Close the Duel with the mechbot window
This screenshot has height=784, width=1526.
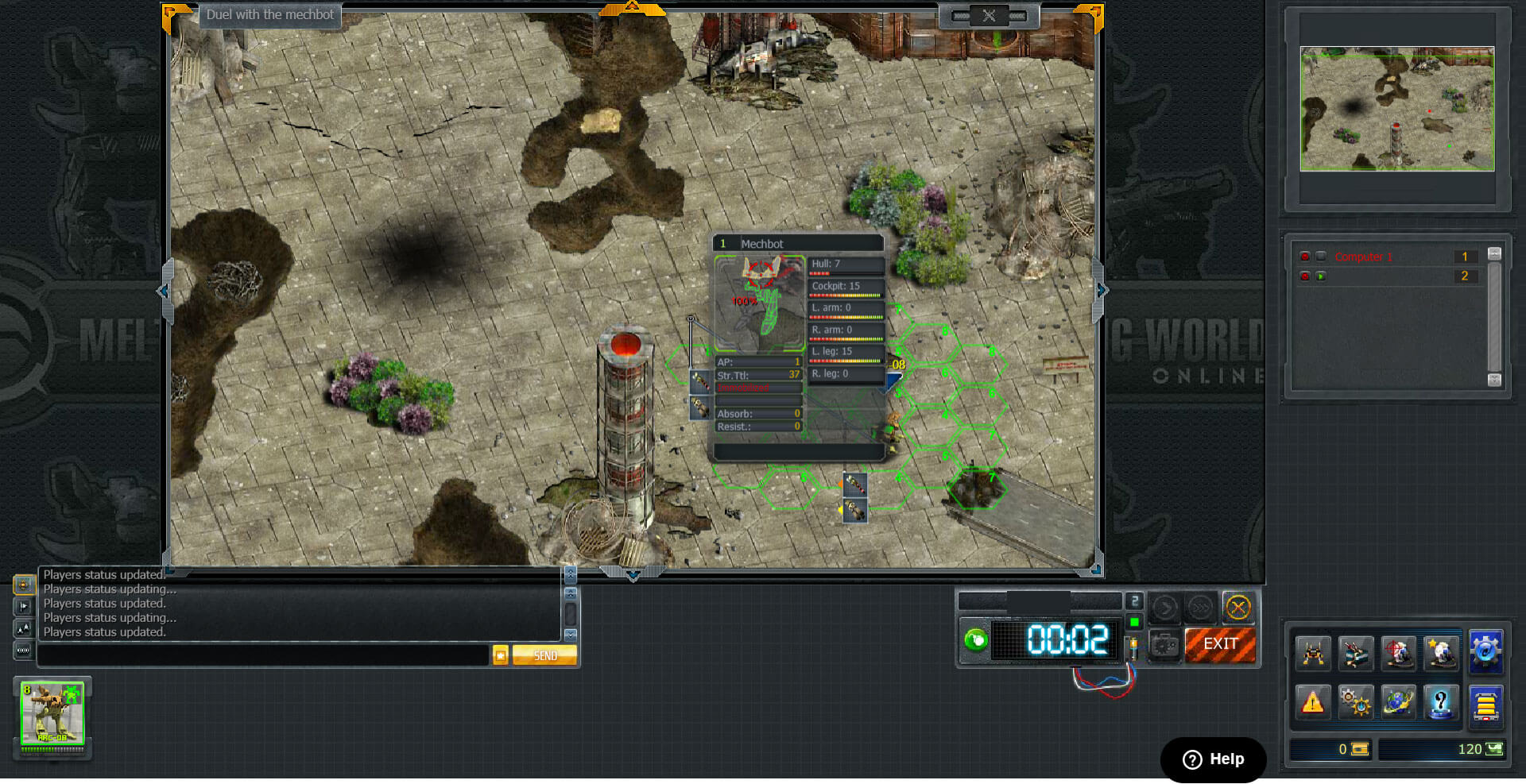click(989, 16)
